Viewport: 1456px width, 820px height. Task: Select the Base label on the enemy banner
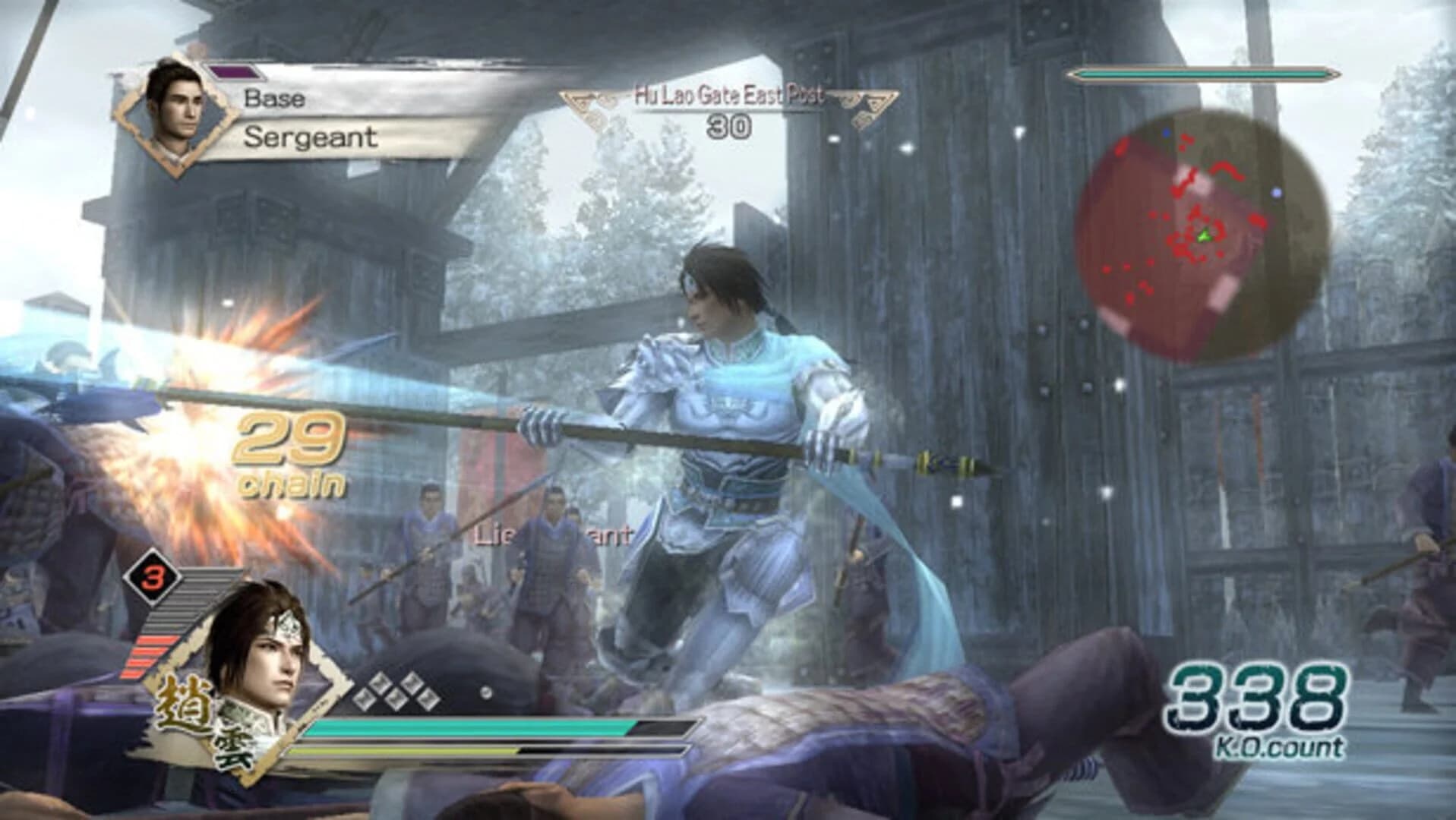coord(273,96)
